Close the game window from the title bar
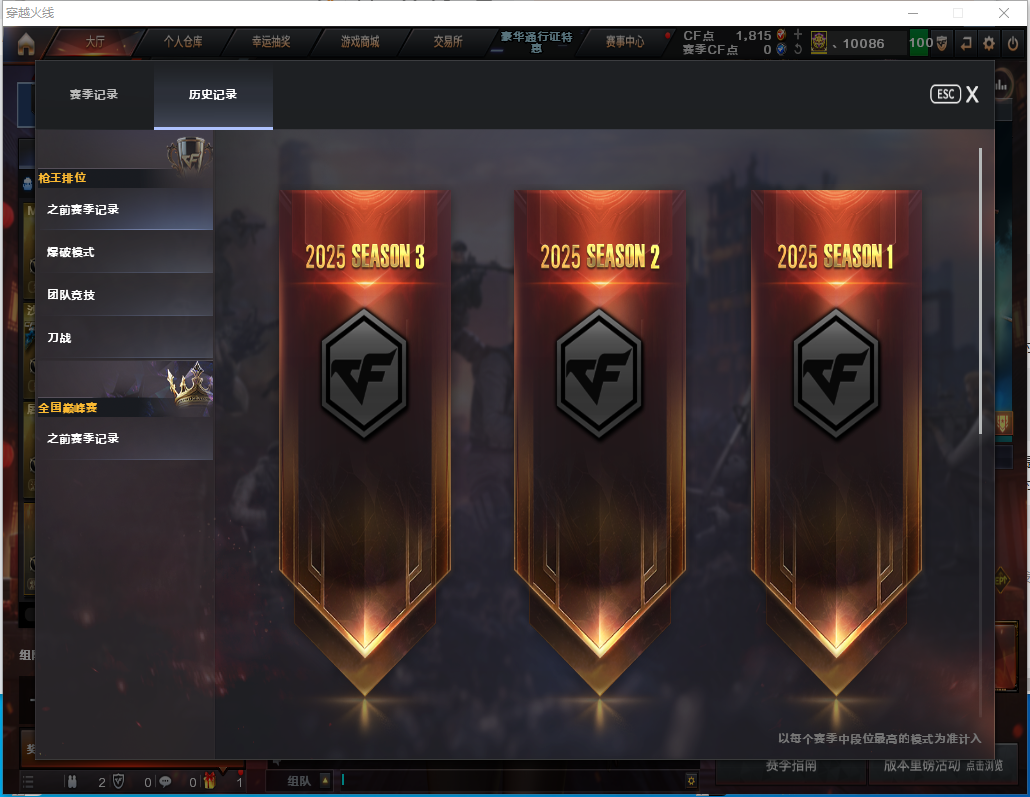 click(1003, 13)
